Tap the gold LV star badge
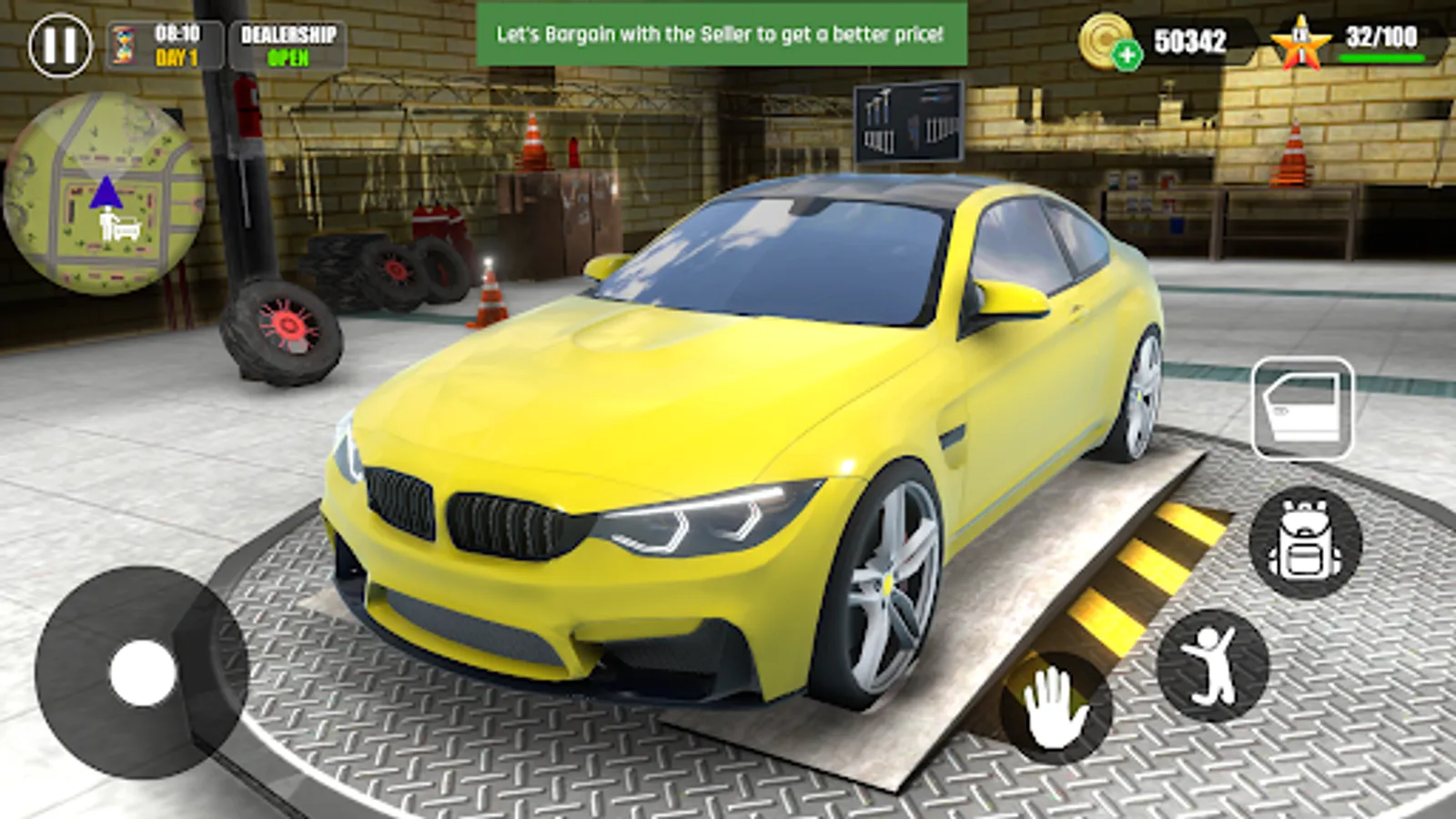 tap(1301, 39)
